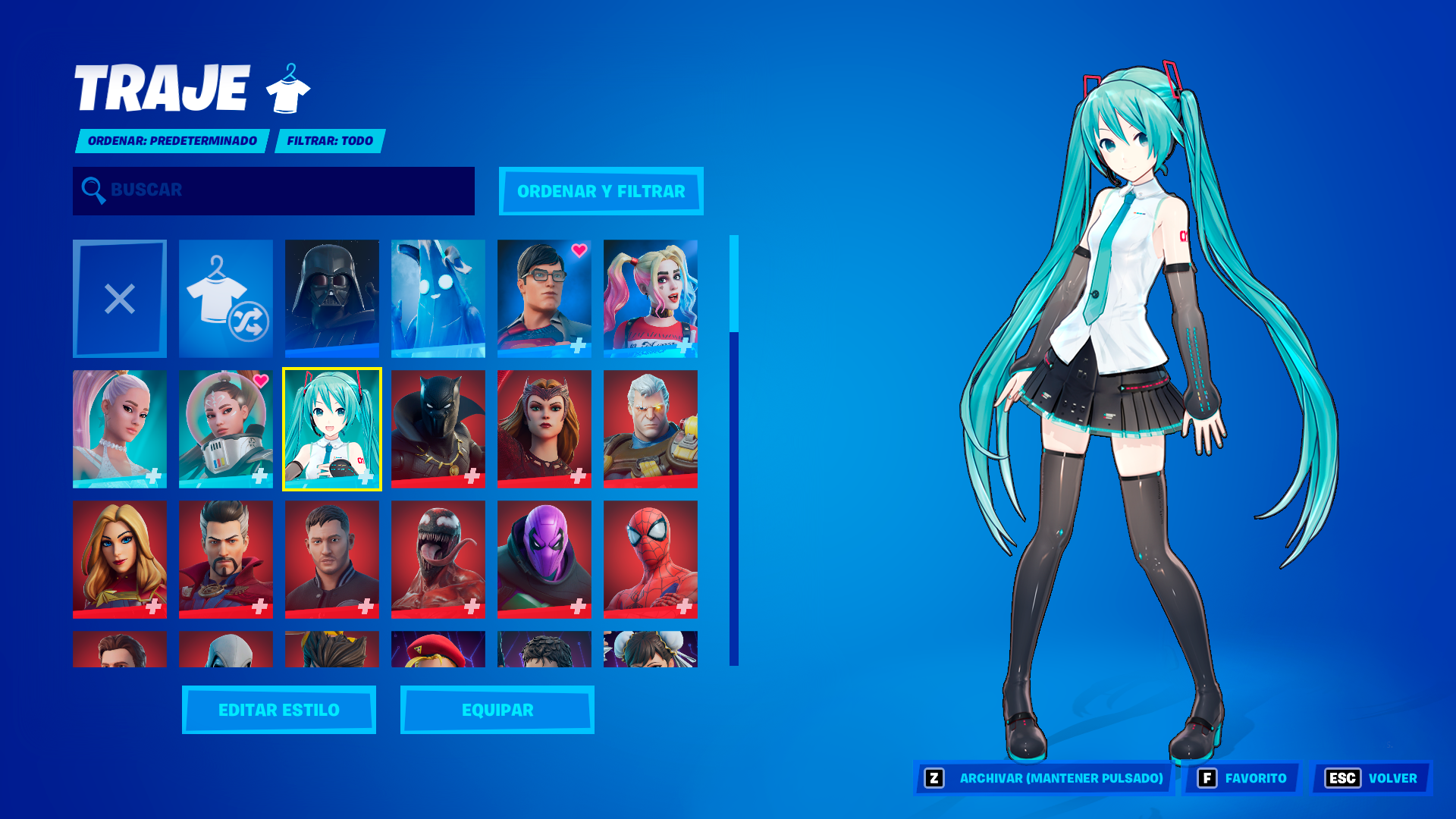This screenshot has width=1456, height=819.
Task: Select the Black Panther outfit thumbnail
Action: click(x=438, y=429)
